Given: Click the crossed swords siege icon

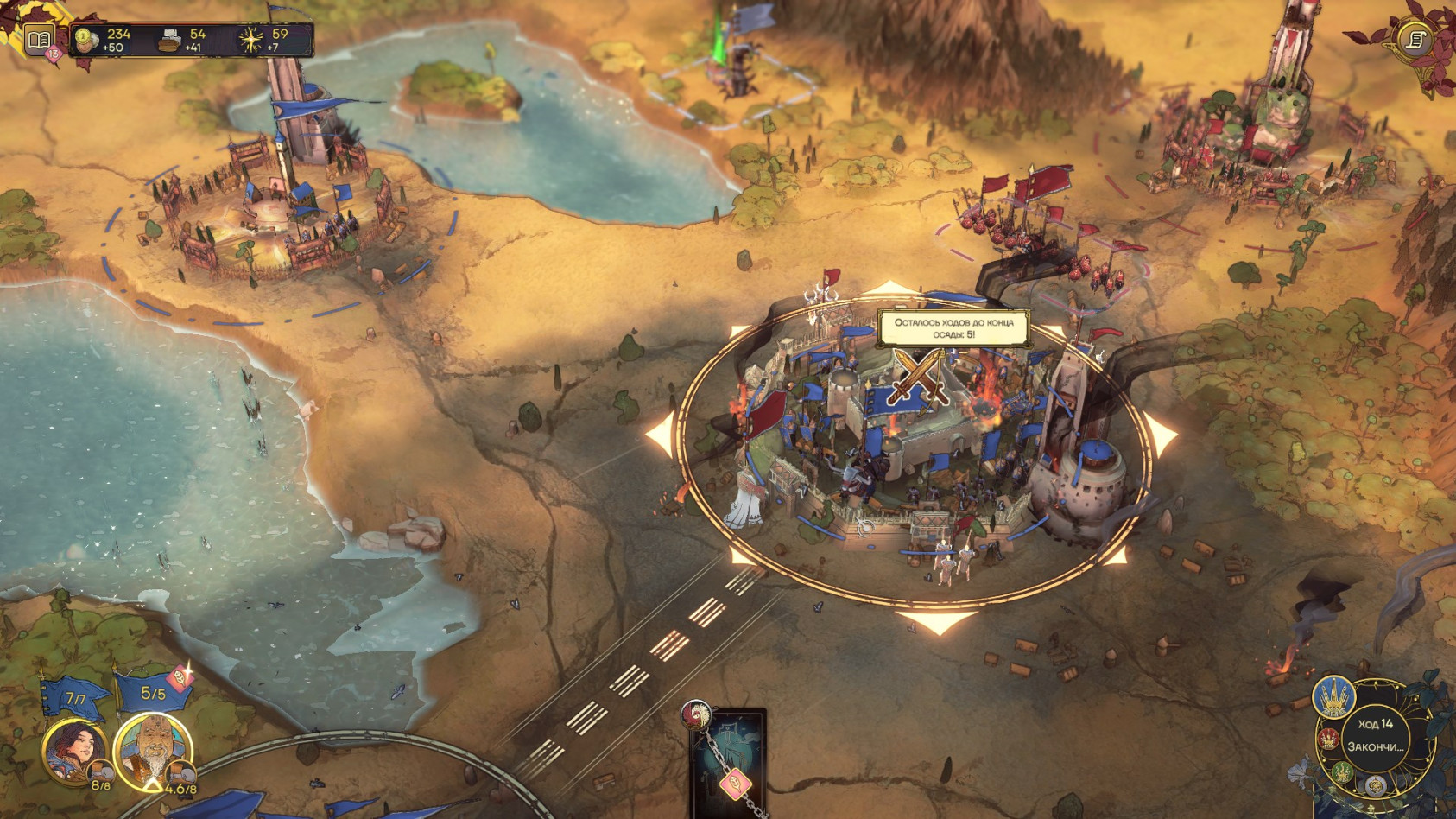Looking at the screenshot, I should (x=918, y=377).
